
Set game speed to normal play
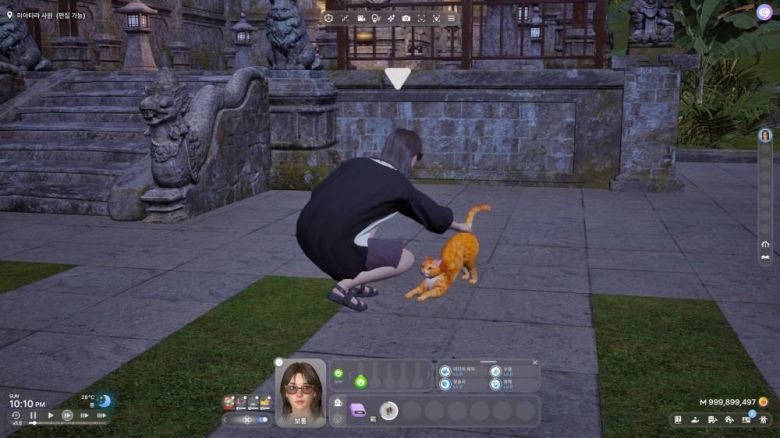click(50, 415)
